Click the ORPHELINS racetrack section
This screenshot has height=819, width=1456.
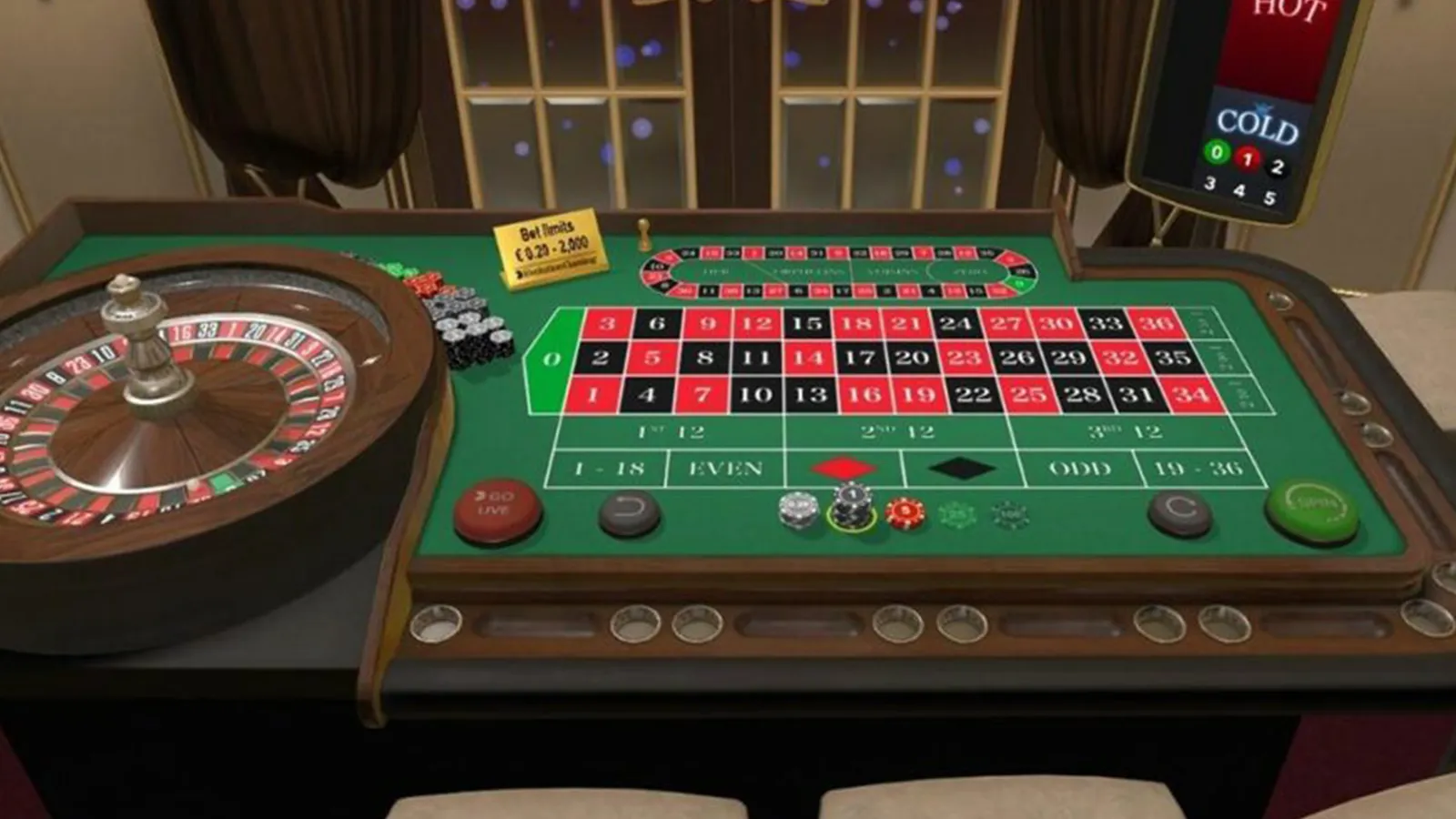[x=810, y=271]
